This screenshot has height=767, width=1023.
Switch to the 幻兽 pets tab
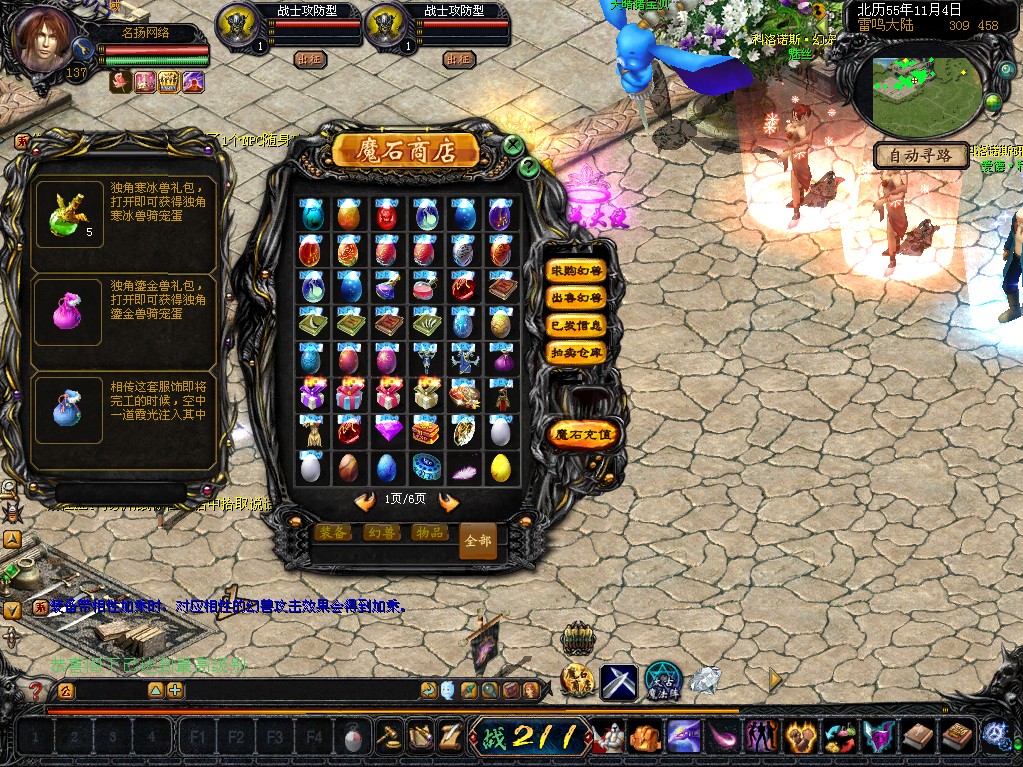[x=381, y=533]
